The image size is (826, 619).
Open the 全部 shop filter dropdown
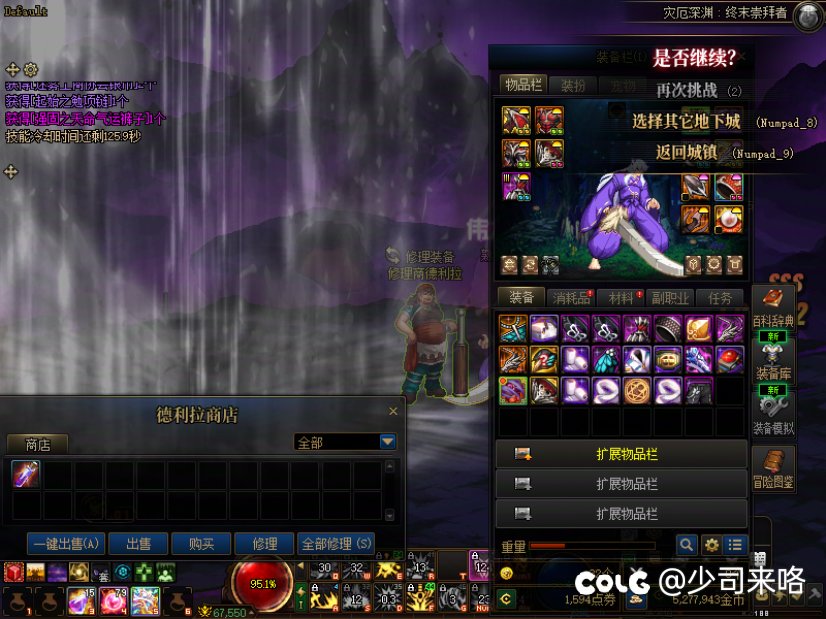[x=388, y=442]
